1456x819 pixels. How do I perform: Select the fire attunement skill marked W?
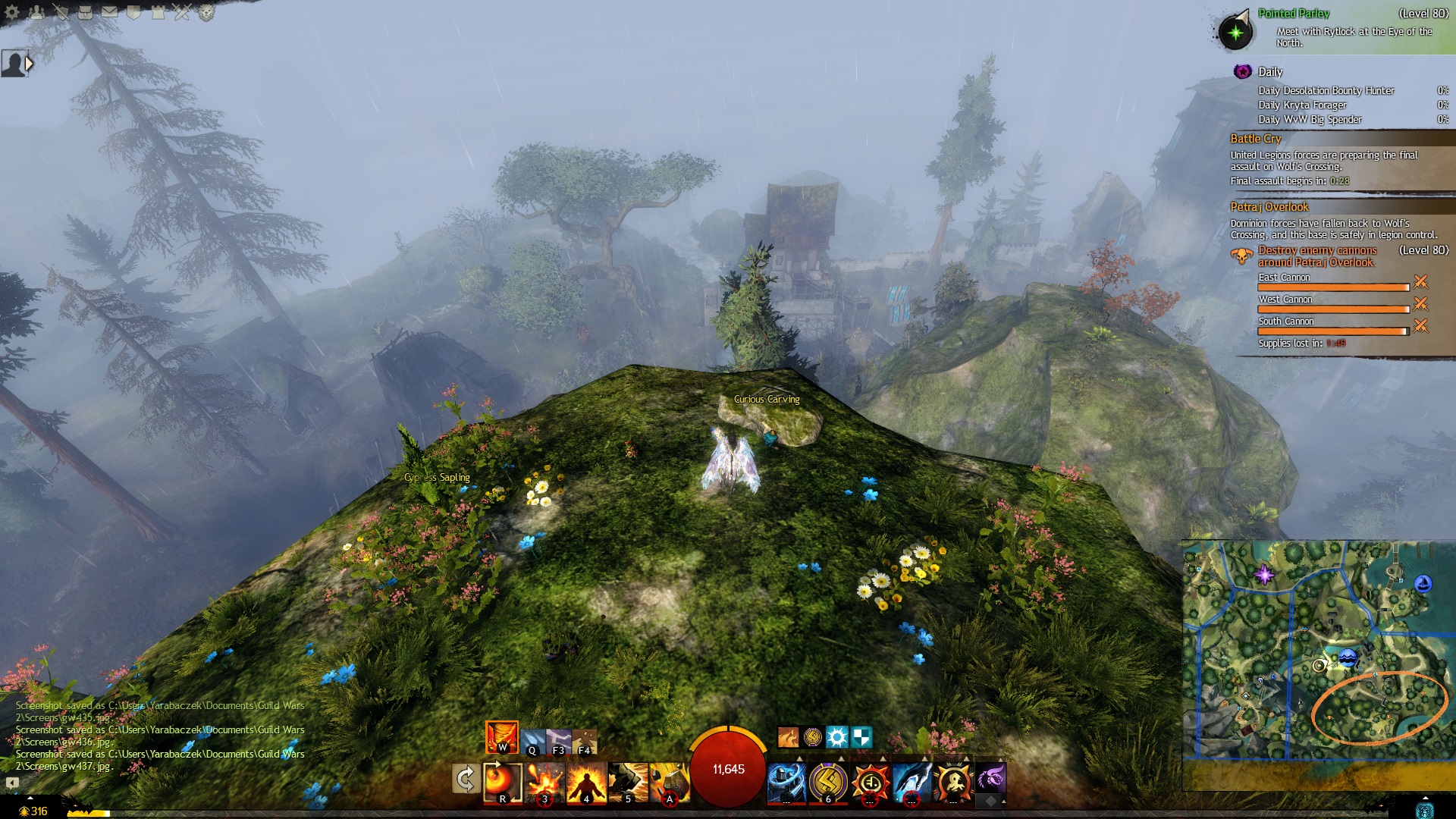pos(501,737)
